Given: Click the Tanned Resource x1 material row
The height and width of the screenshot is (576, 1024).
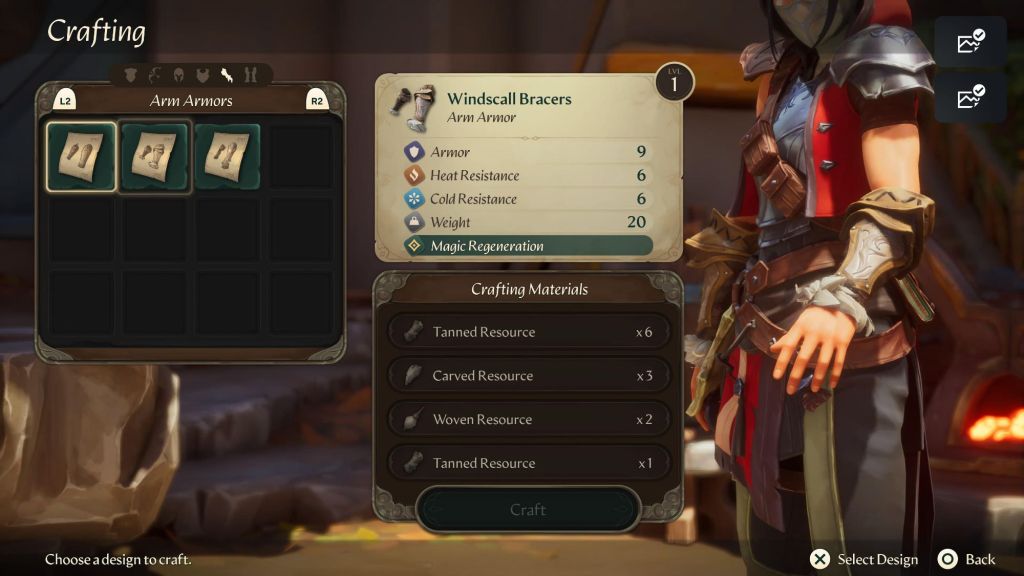Looking at the screenshot, I should point(527,463).
